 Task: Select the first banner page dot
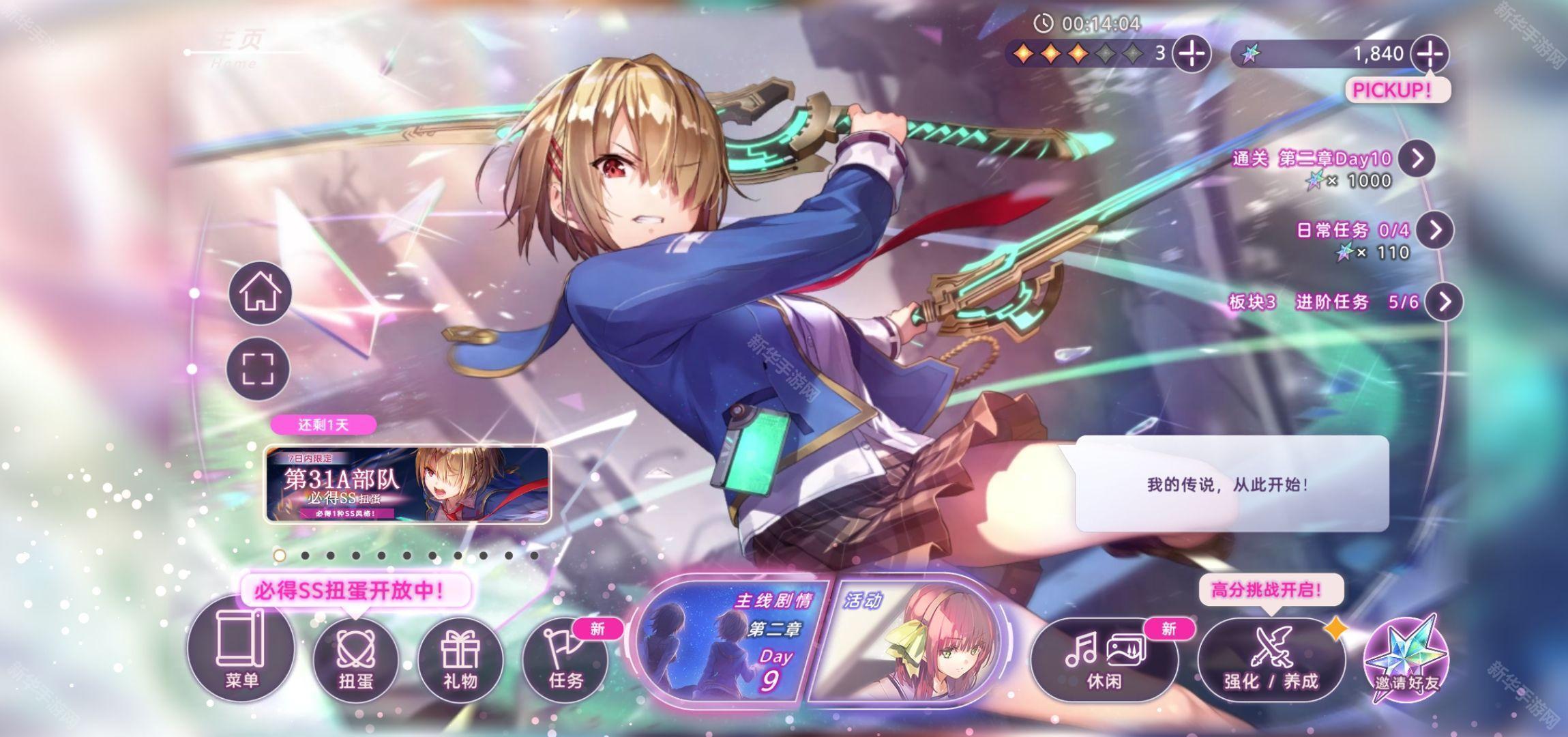click(x=279, y=555)
